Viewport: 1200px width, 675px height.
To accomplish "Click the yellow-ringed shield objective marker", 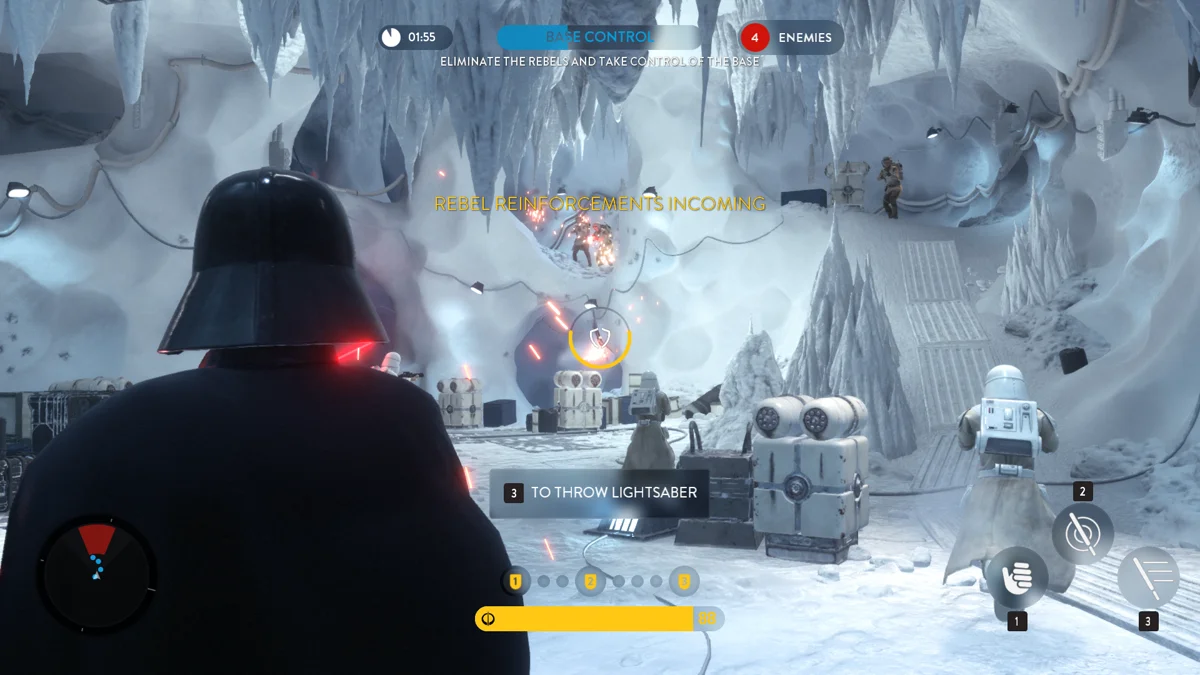I will (600, 338).
